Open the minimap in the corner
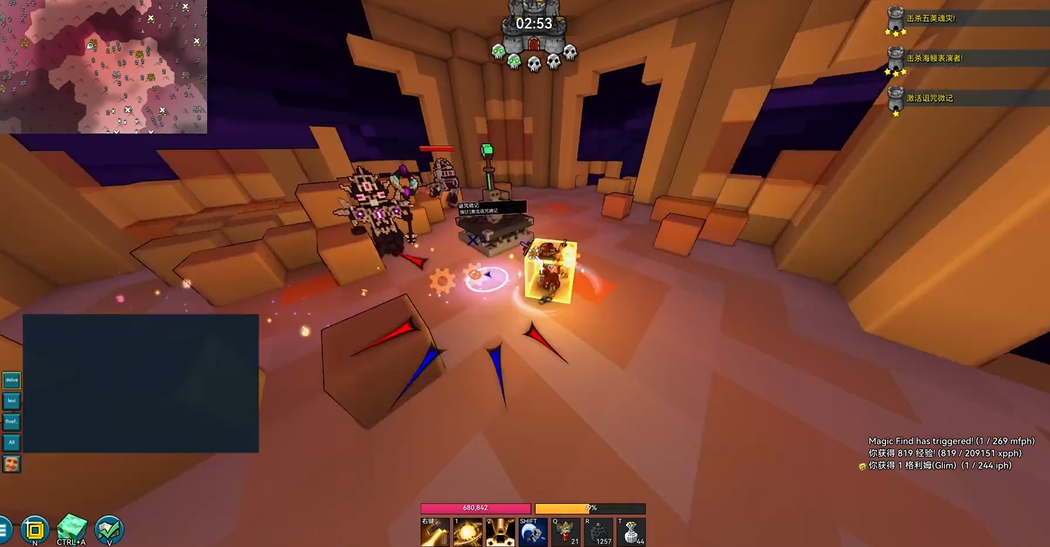1050x547 pixels. coord(103,66)
